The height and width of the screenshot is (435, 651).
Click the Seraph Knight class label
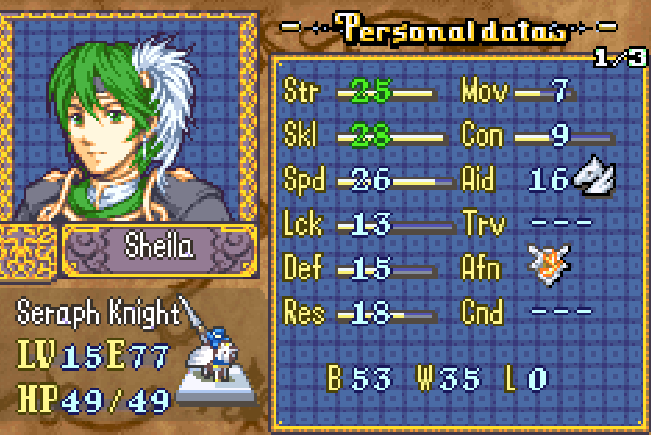97,314
